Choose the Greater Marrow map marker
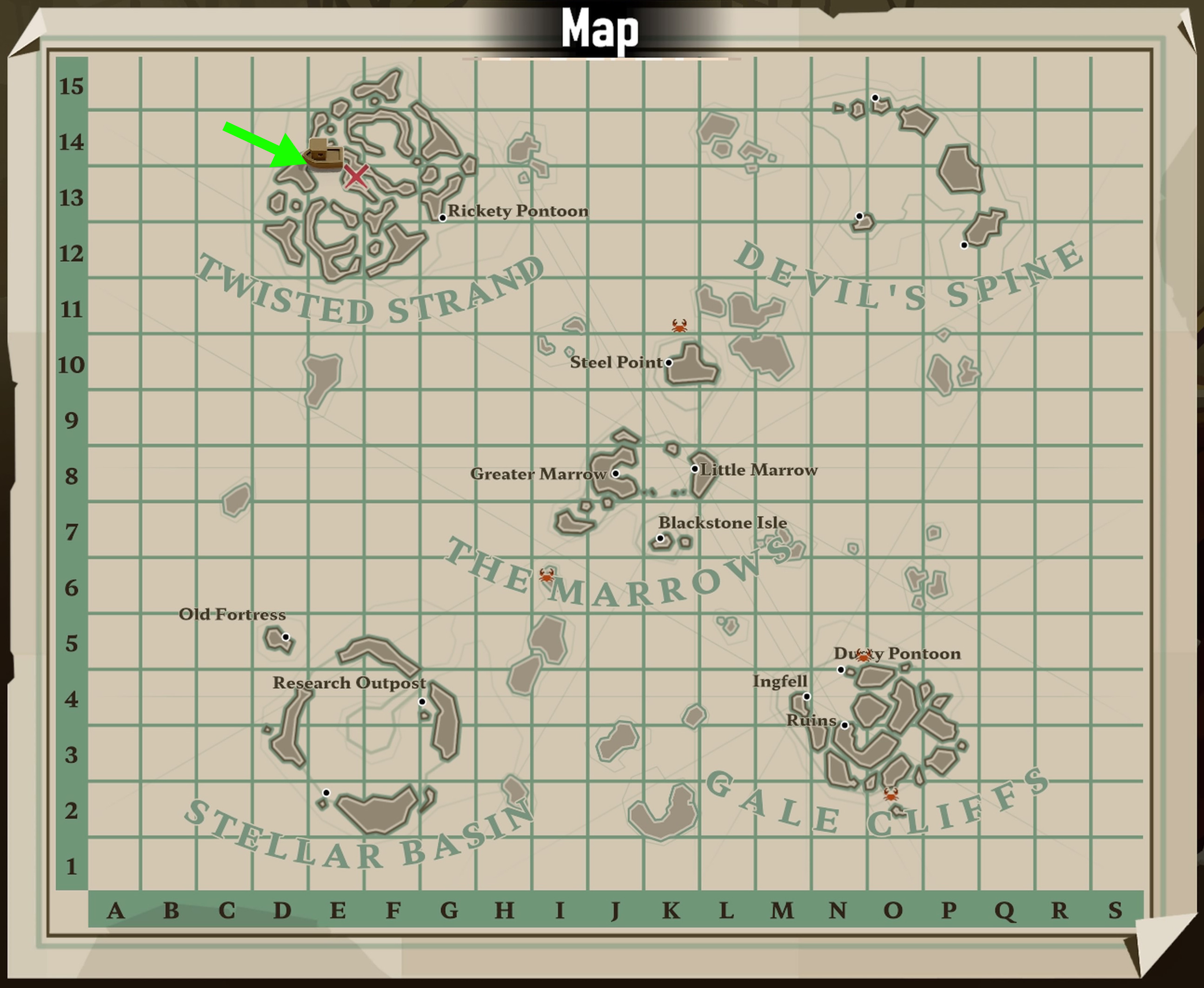 tap(616, 474)
